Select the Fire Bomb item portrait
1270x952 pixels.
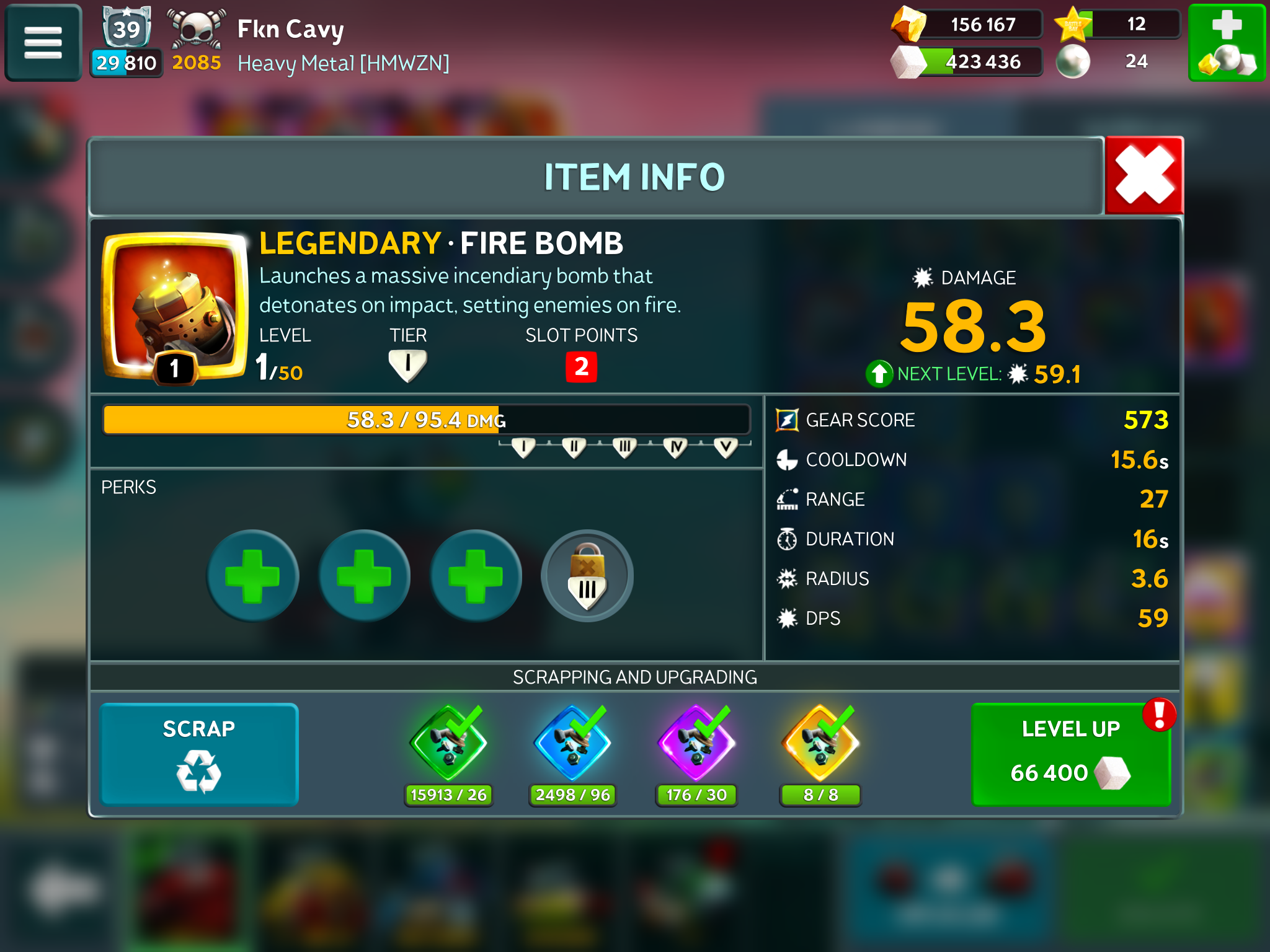coord(175,307)
